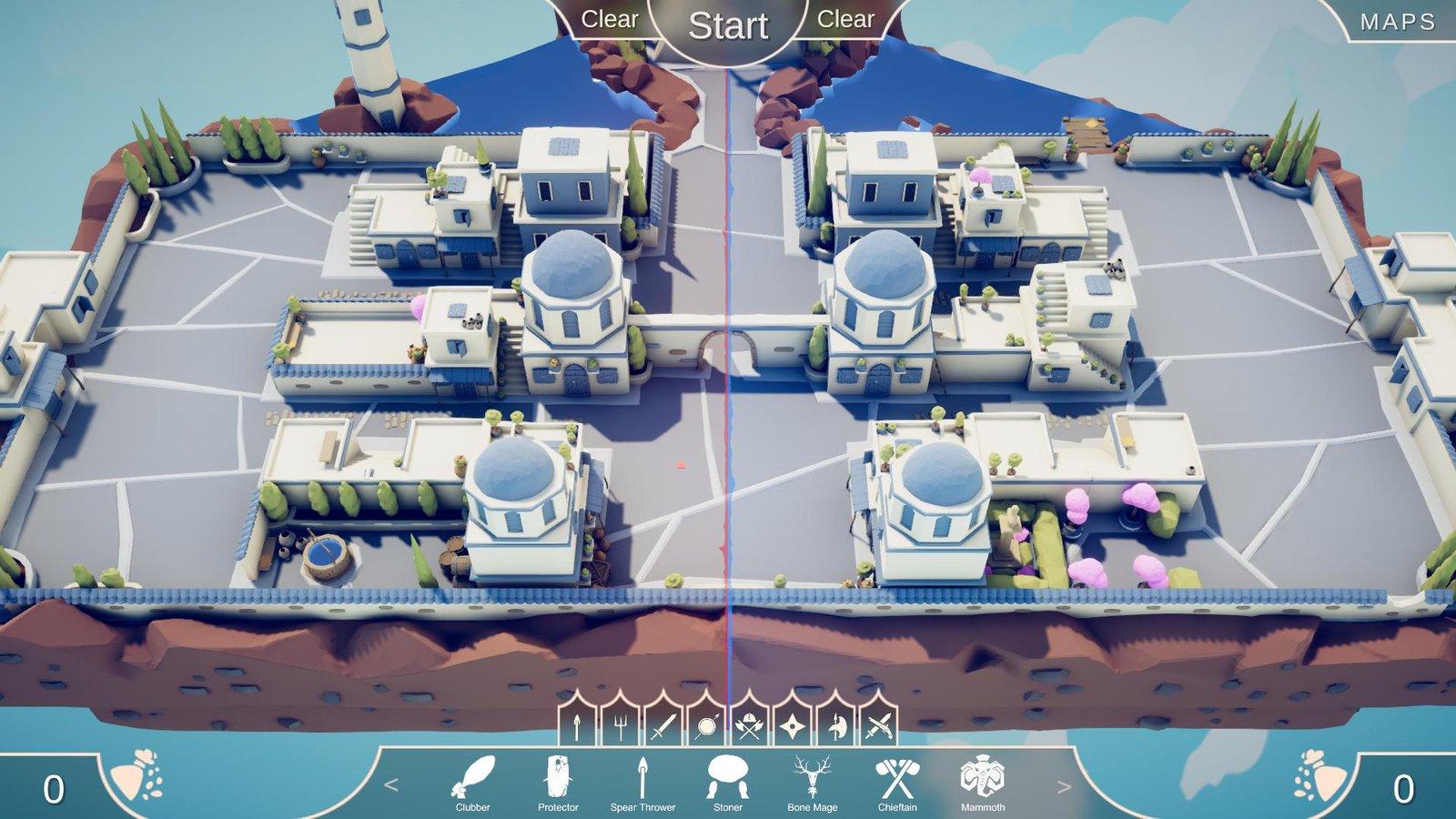Clear the right team's units
The width and height of the screenshot is (1456, 819).
pos(845,20)
